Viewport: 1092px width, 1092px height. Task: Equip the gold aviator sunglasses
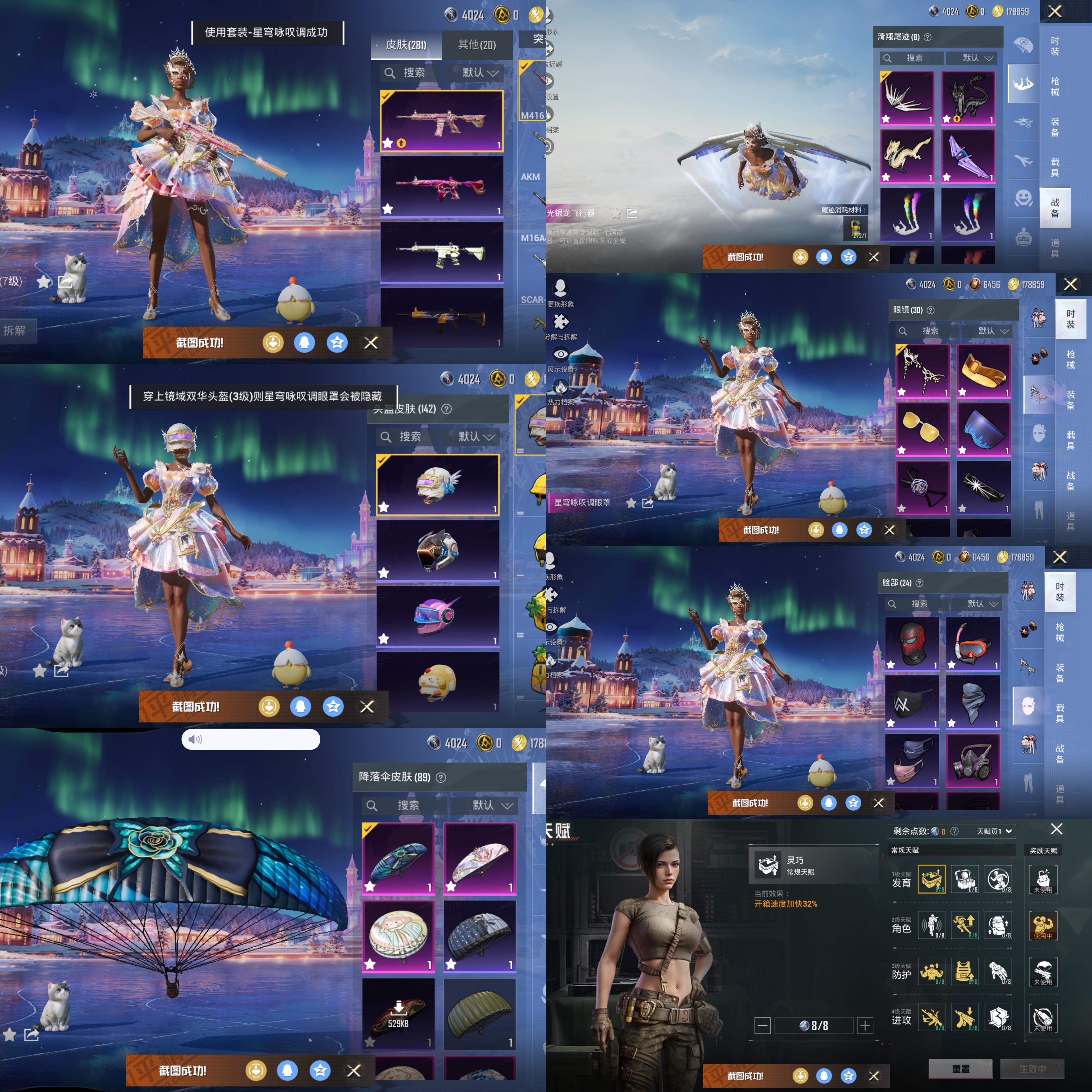click(922, 429)
